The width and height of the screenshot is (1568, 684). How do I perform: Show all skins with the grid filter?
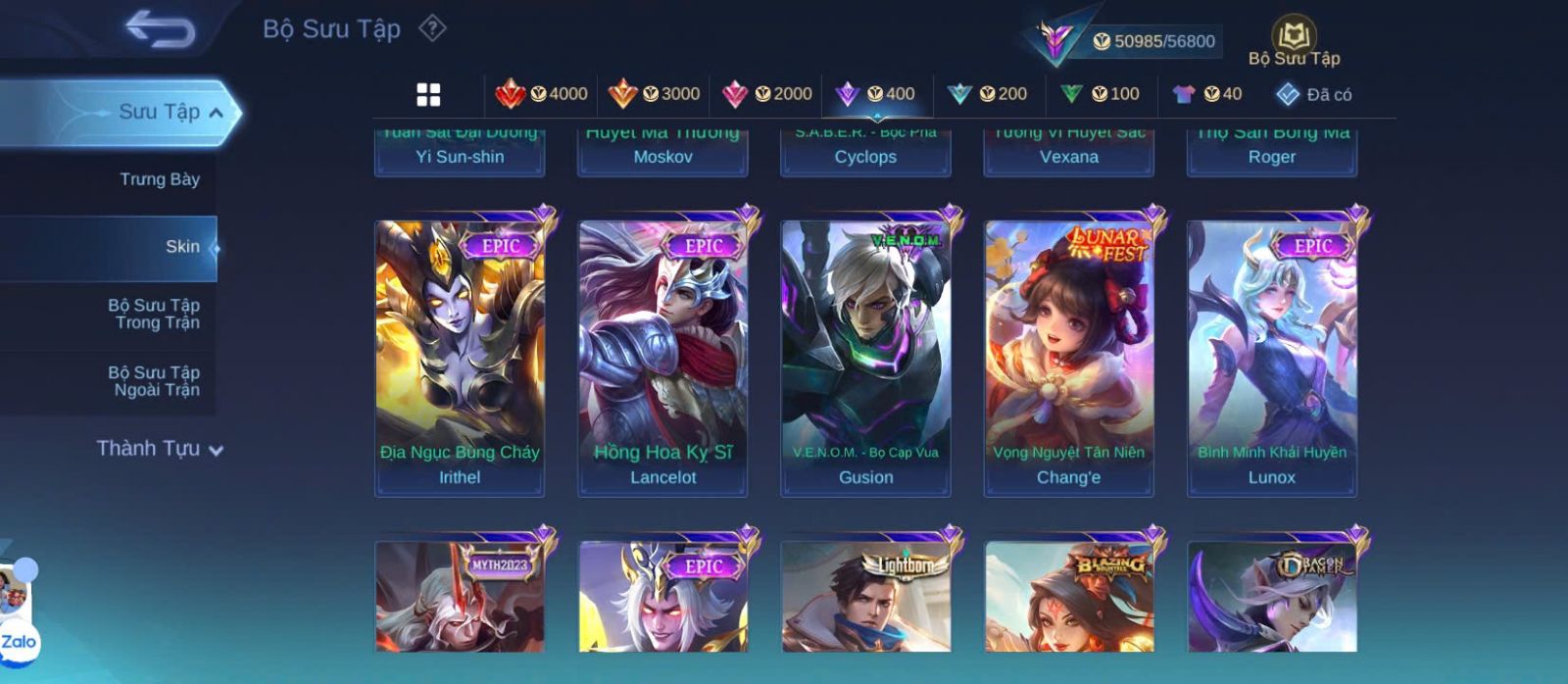(x=428, y=94)
